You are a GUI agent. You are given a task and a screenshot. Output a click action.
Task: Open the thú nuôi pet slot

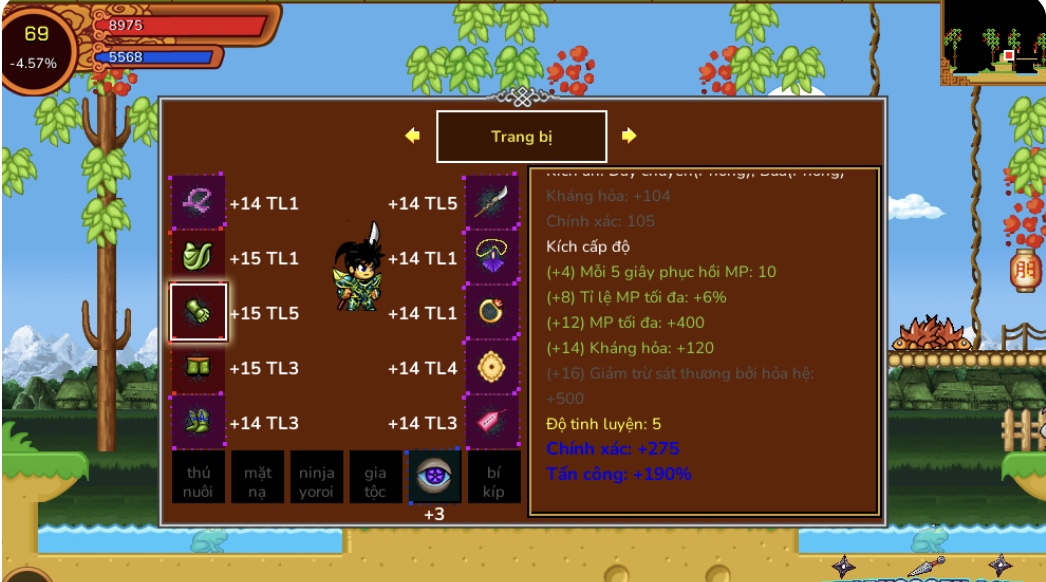(197, 477)
